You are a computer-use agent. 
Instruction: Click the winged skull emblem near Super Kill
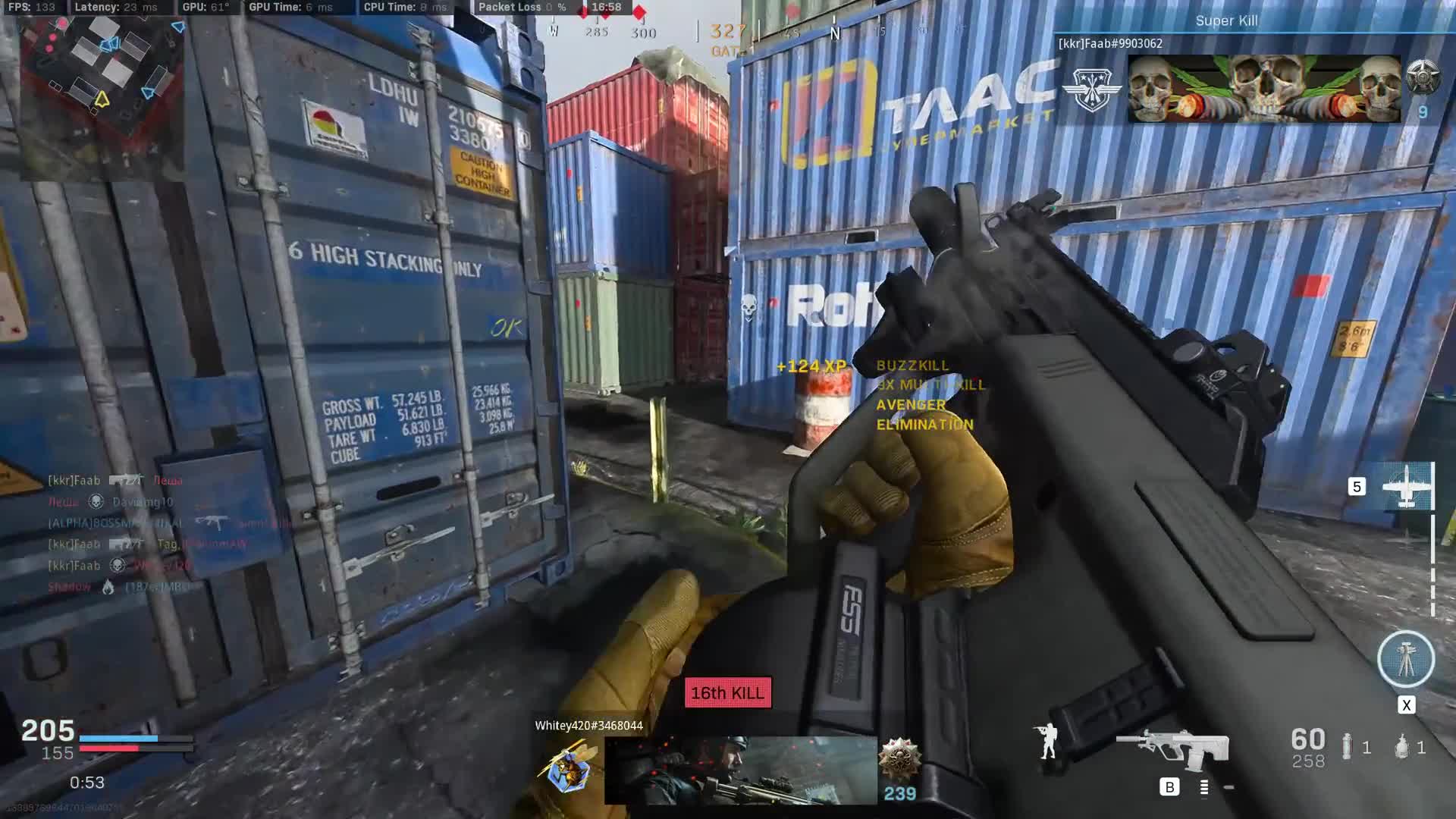(1091, 89)
